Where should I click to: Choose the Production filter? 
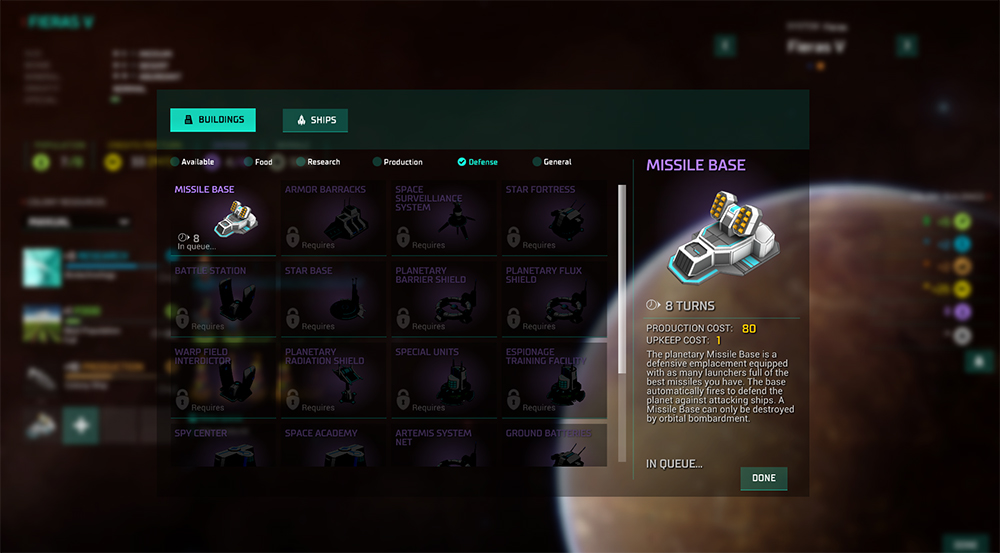coord(397,162)
